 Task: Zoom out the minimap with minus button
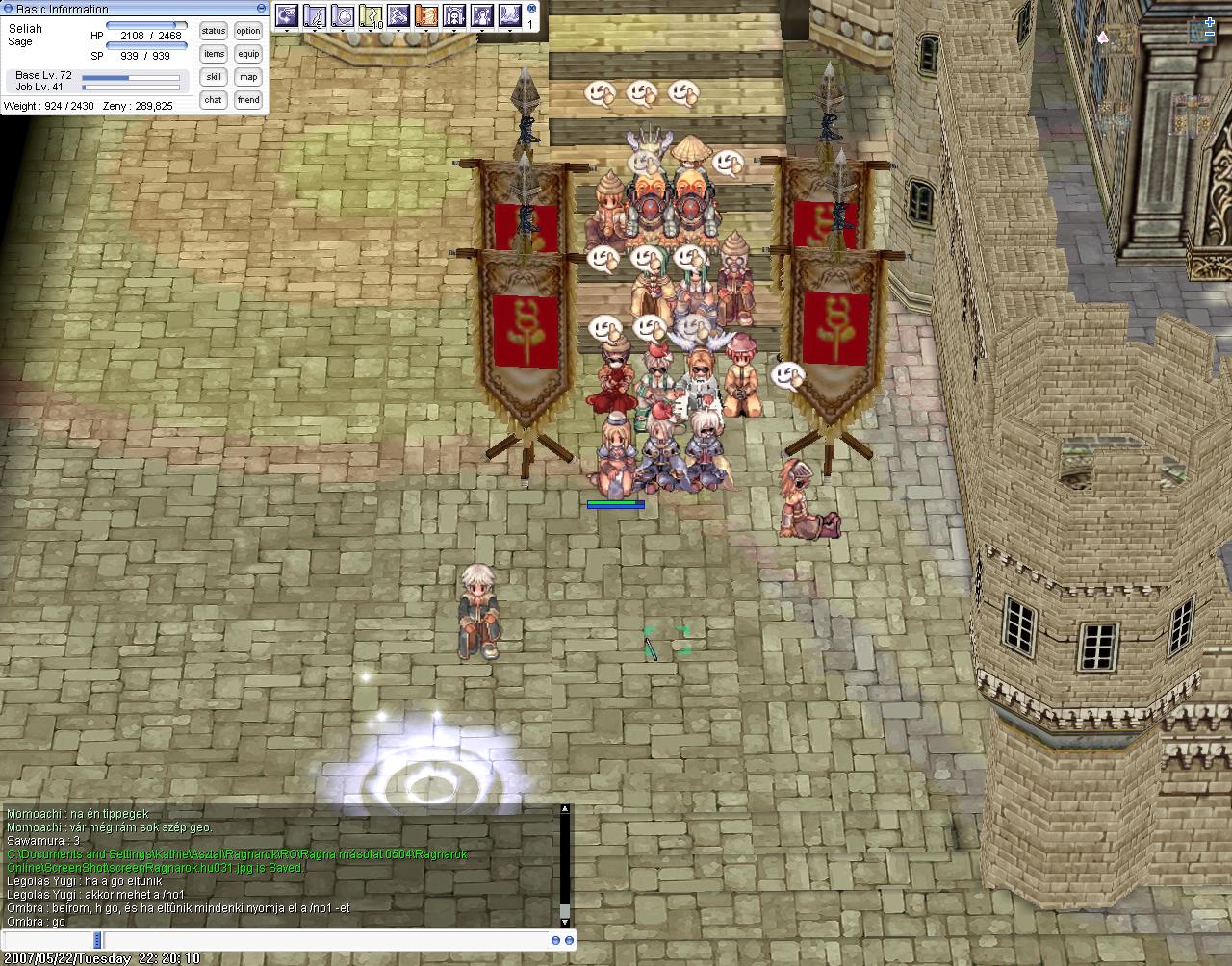(1209, 36)
